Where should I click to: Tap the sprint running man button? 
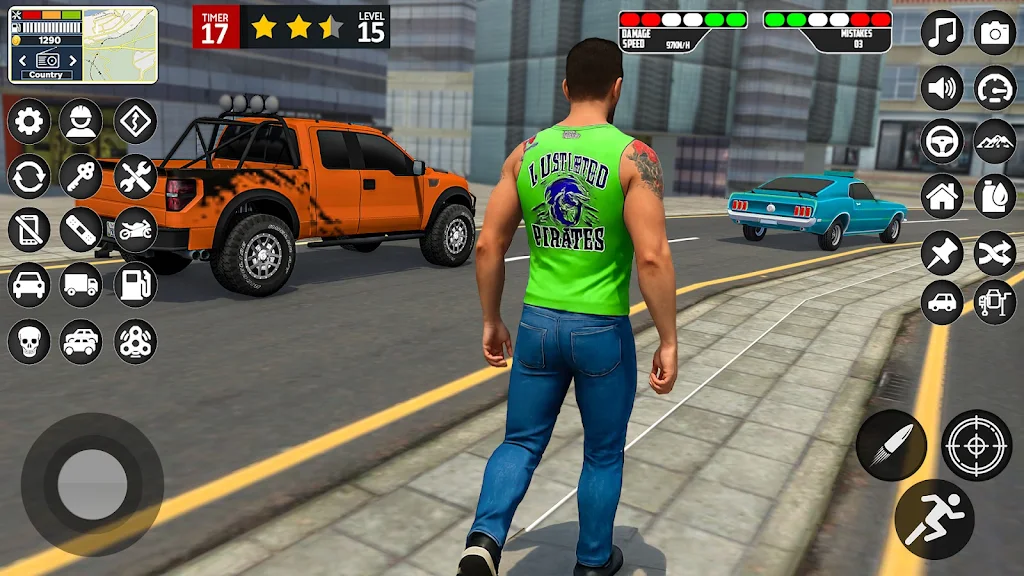934,519
